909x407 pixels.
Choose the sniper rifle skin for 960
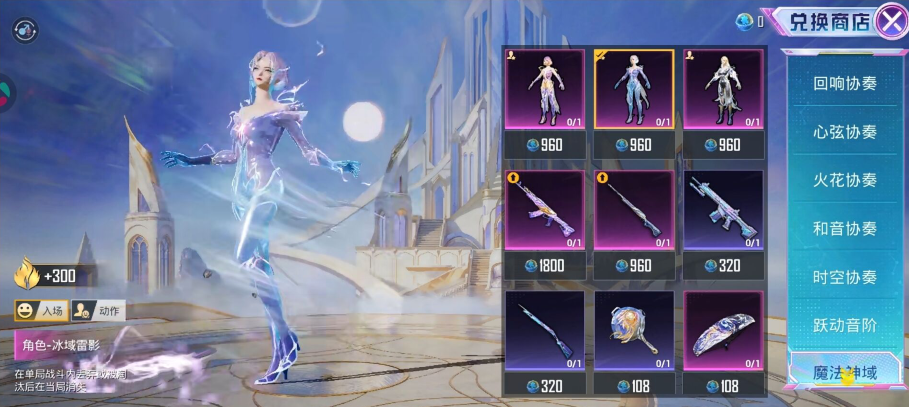pyautogui.click(x=634, y=211)
